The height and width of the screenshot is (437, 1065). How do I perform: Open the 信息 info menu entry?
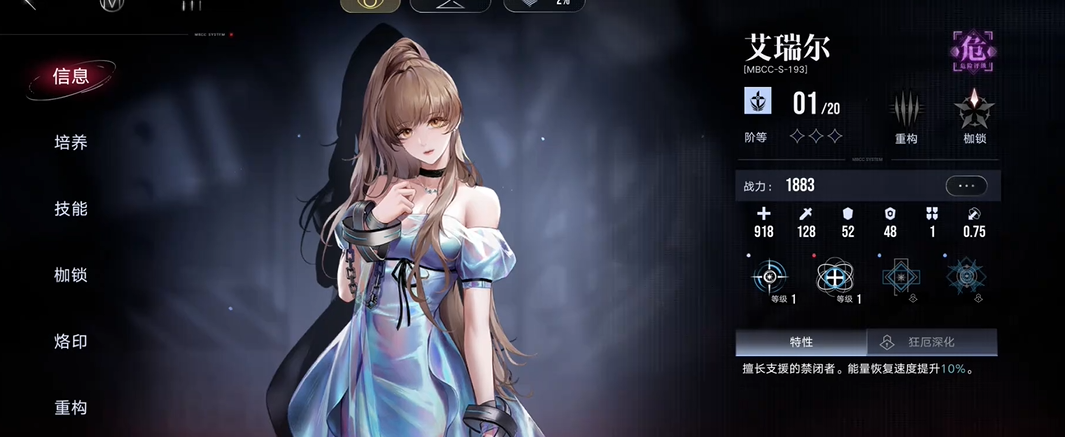point(71,77)
